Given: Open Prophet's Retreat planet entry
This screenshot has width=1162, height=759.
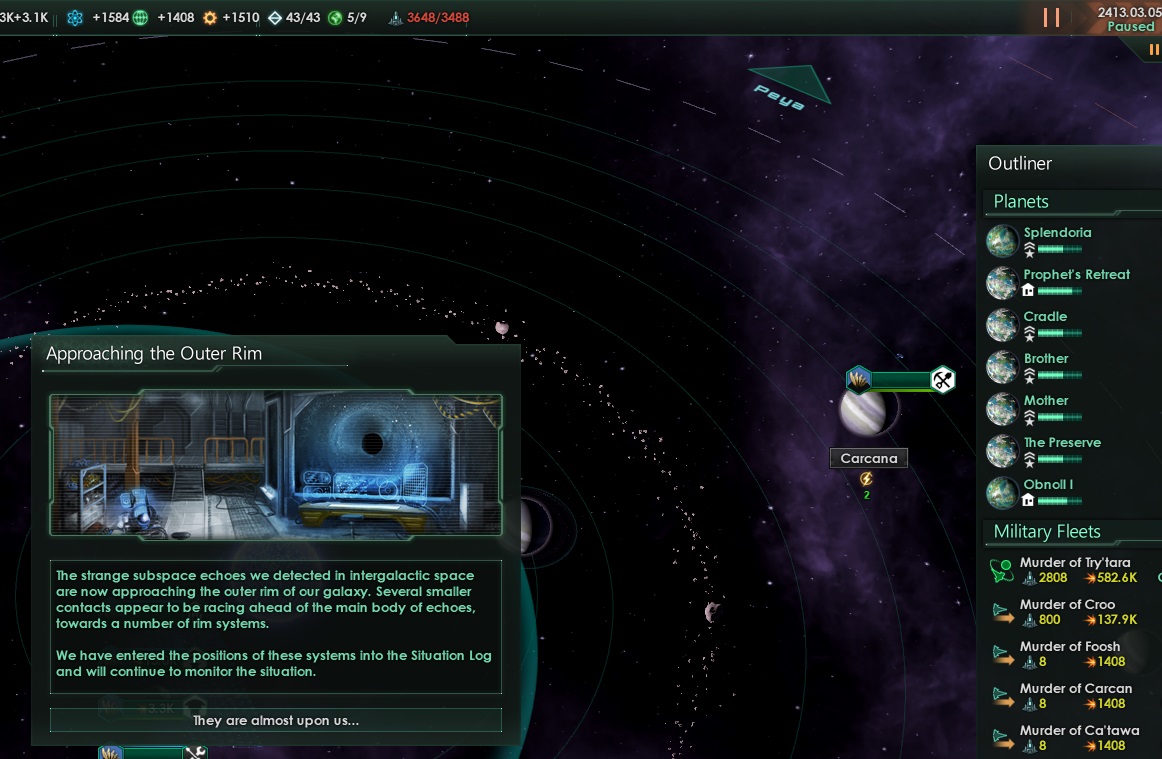Looking at the screenshot, I should [1076, 275].
